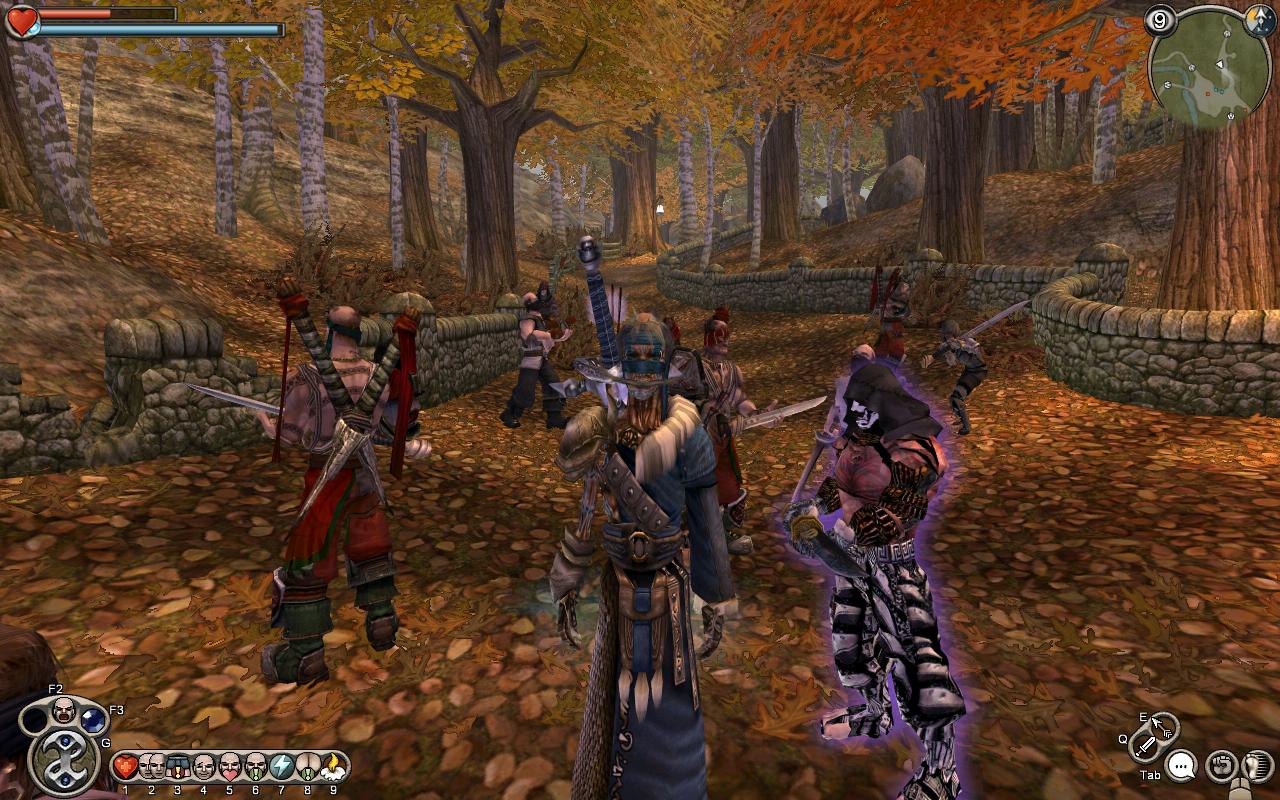Use the silver Guild Seal
Screen dimensions: 1280x800
pos(64,763)
